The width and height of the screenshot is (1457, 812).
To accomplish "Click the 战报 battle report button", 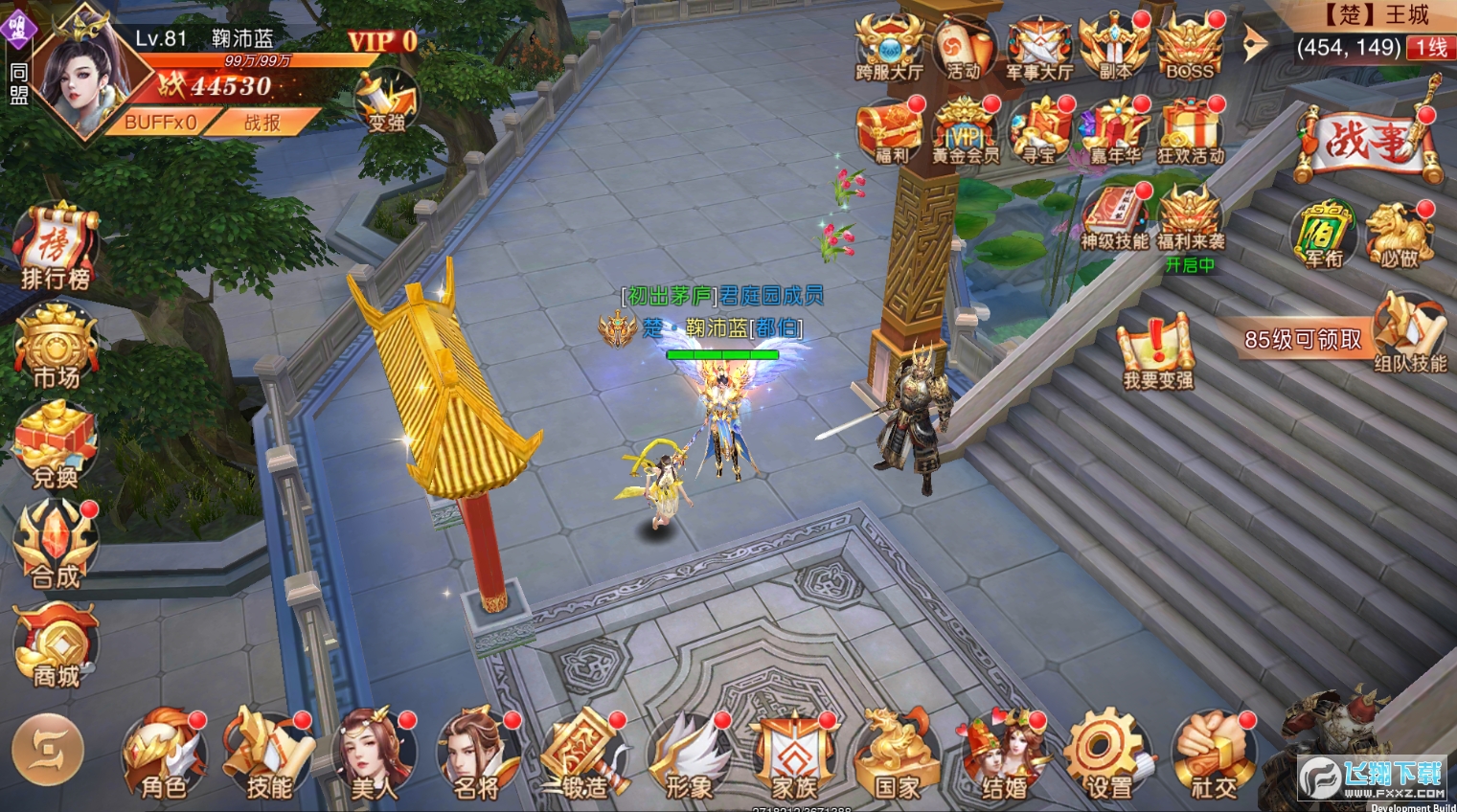I will tap(262, 123).
